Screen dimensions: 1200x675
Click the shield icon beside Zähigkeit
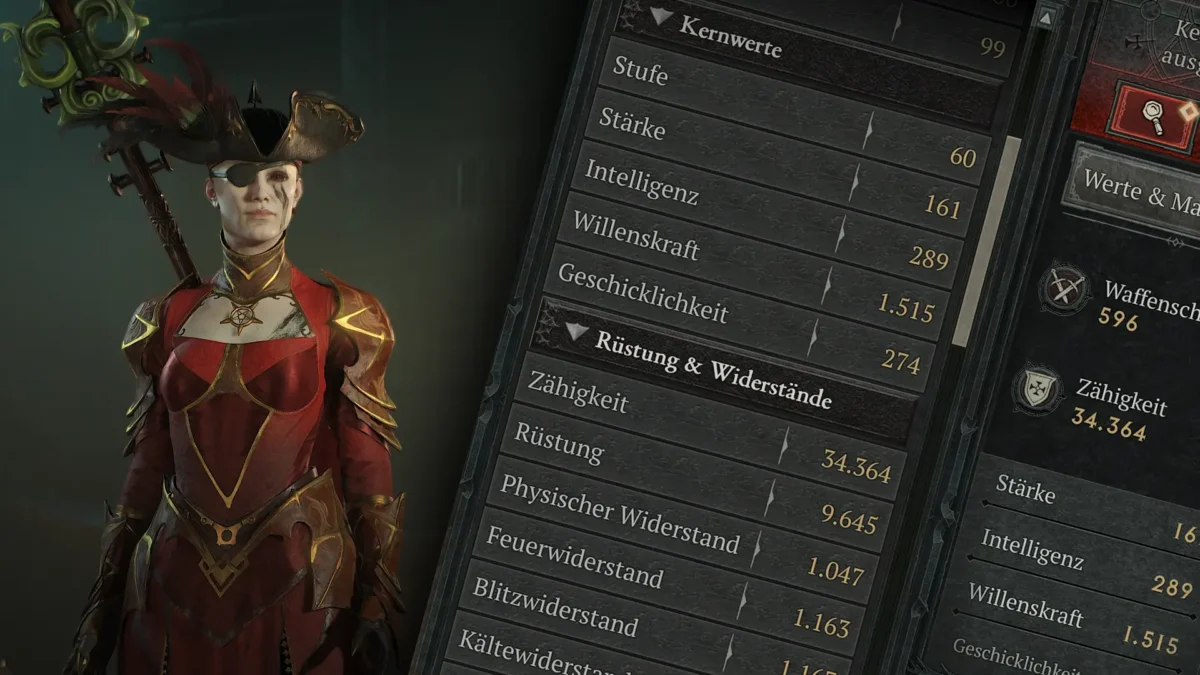tap(1037, 389)
